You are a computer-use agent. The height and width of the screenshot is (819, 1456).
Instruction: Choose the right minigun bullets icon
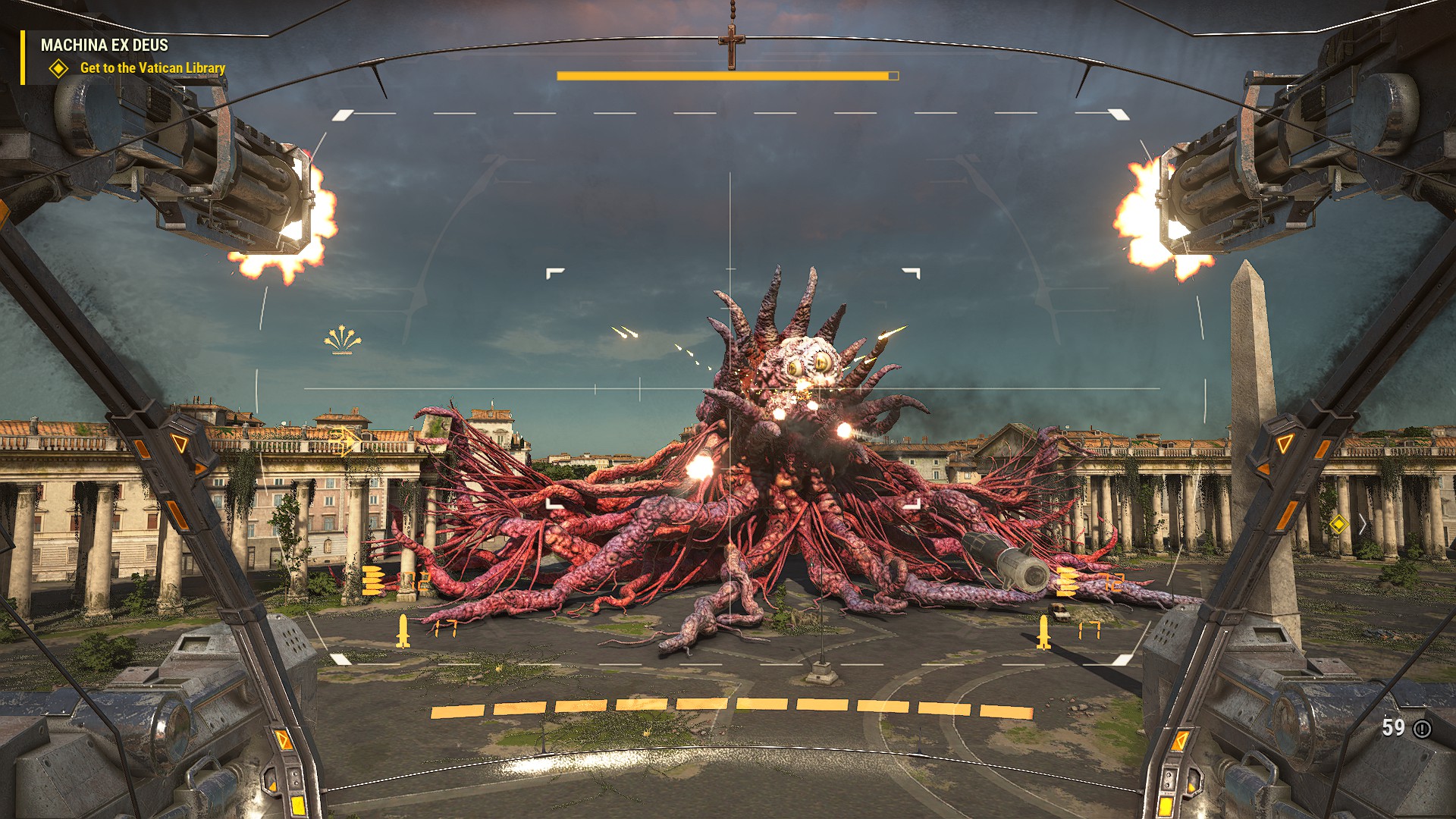[x=1067, y=581]
